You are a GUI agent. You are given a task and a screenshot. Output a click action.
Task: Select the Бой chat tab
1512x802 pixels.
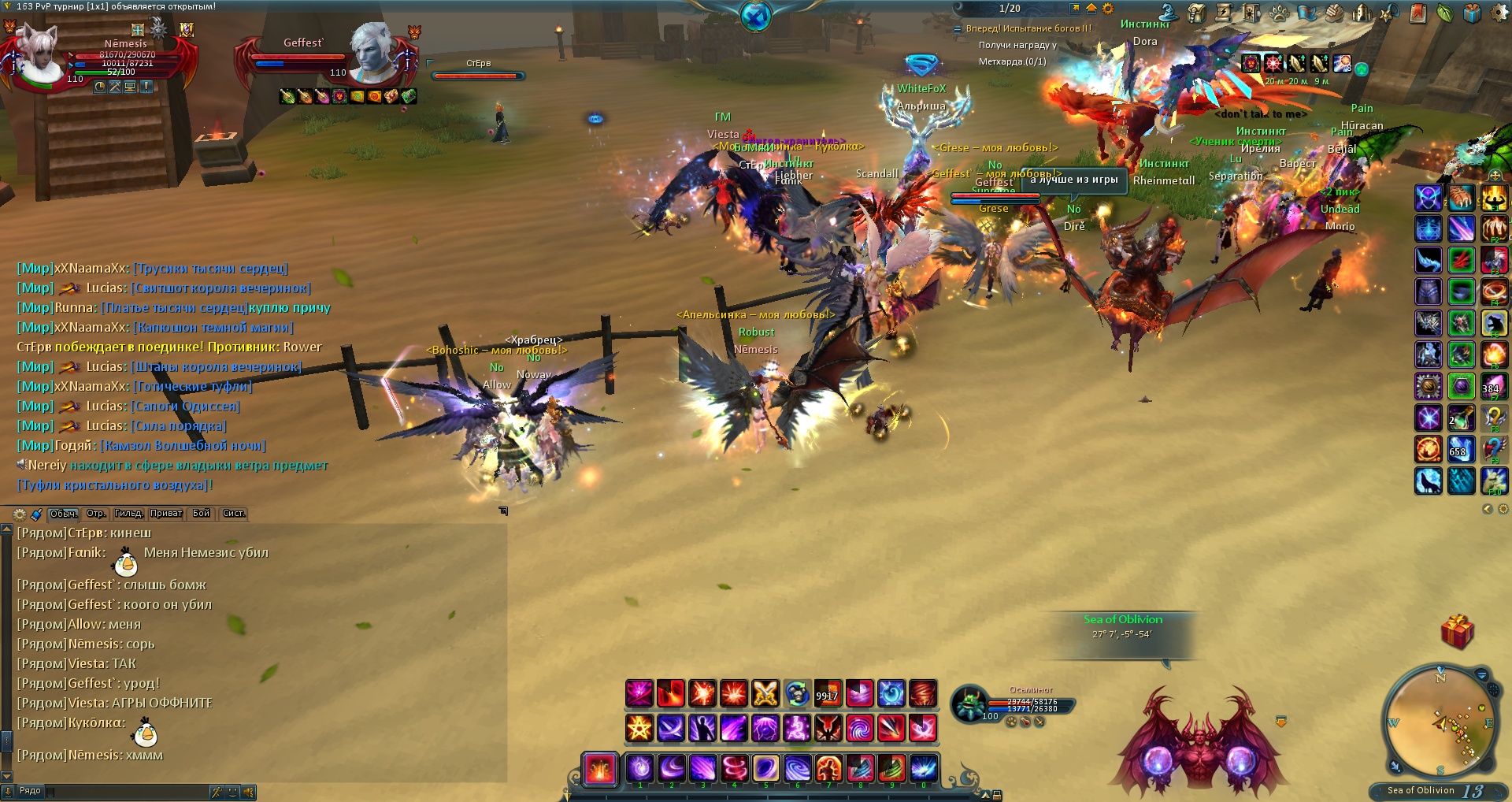tap(202, 514)
